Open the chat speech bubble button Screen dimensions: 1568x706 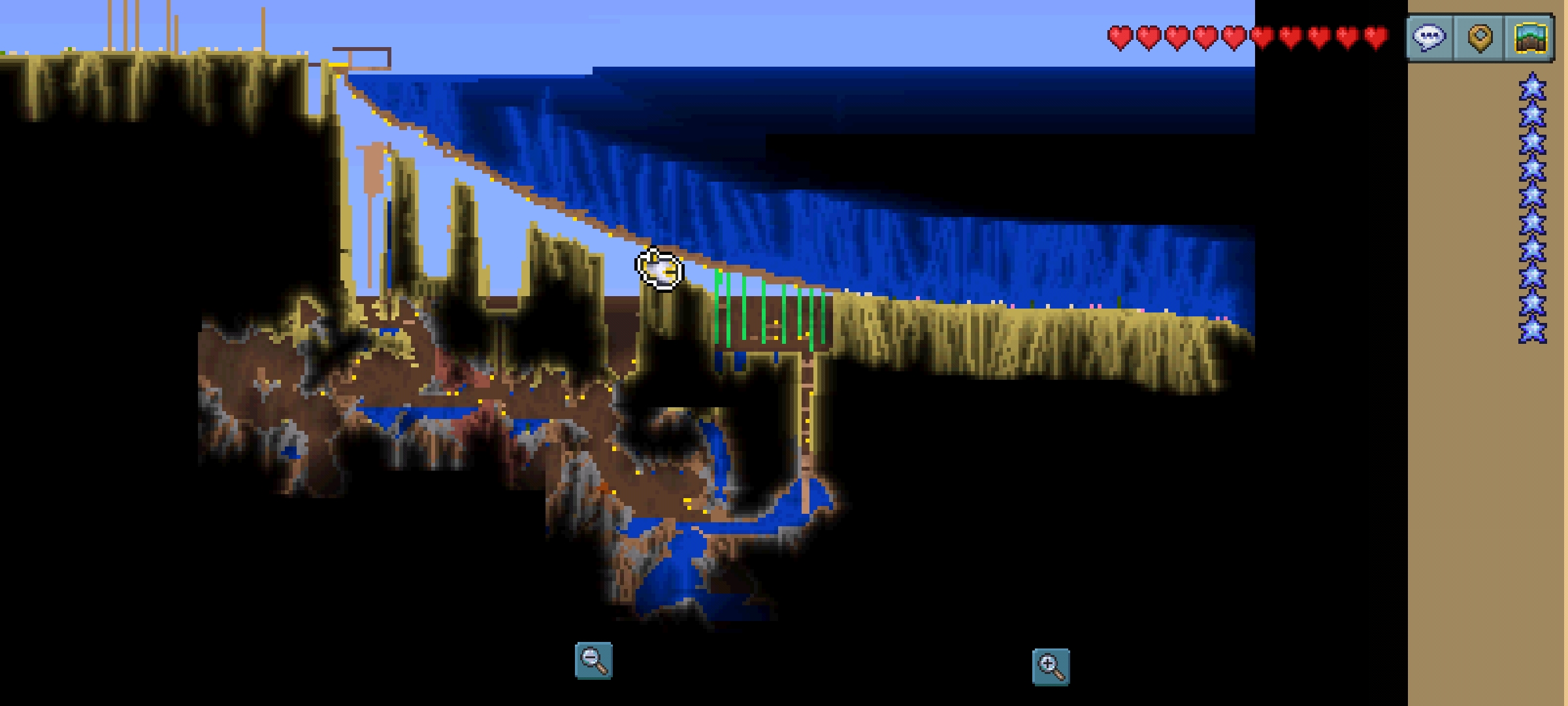pos(1429,37)
